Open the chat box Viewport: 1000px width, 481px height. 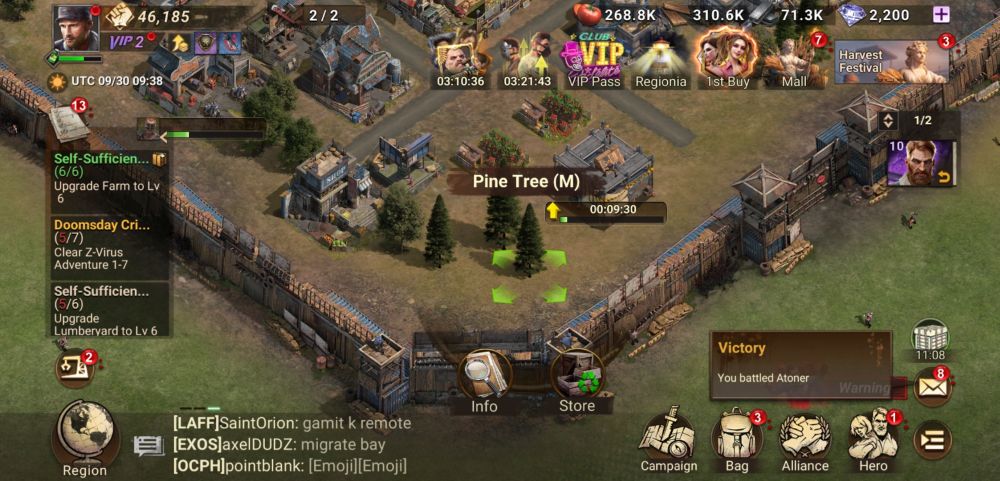280,444
